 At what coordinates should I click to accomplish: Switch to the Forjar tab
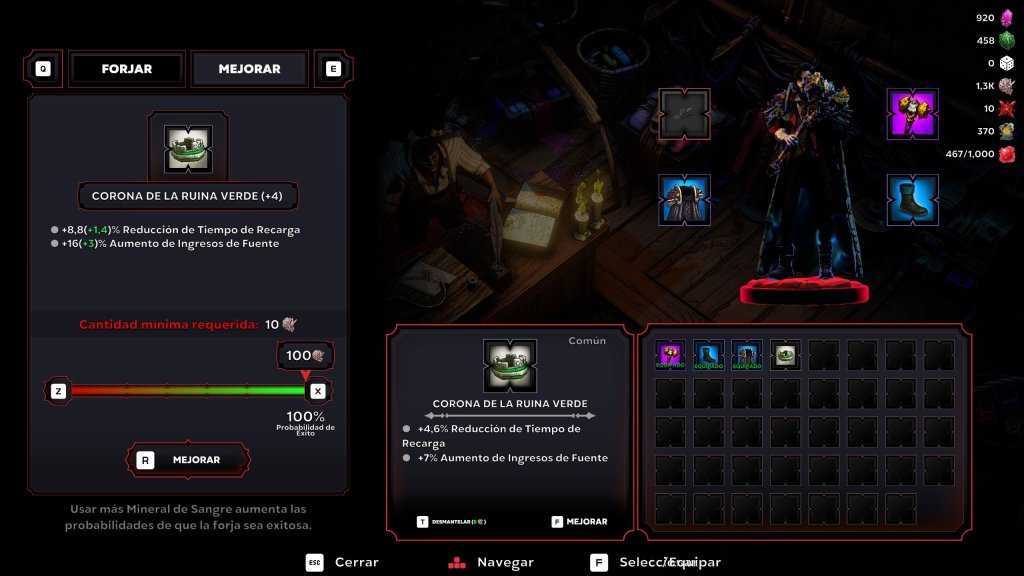(127, 69)
